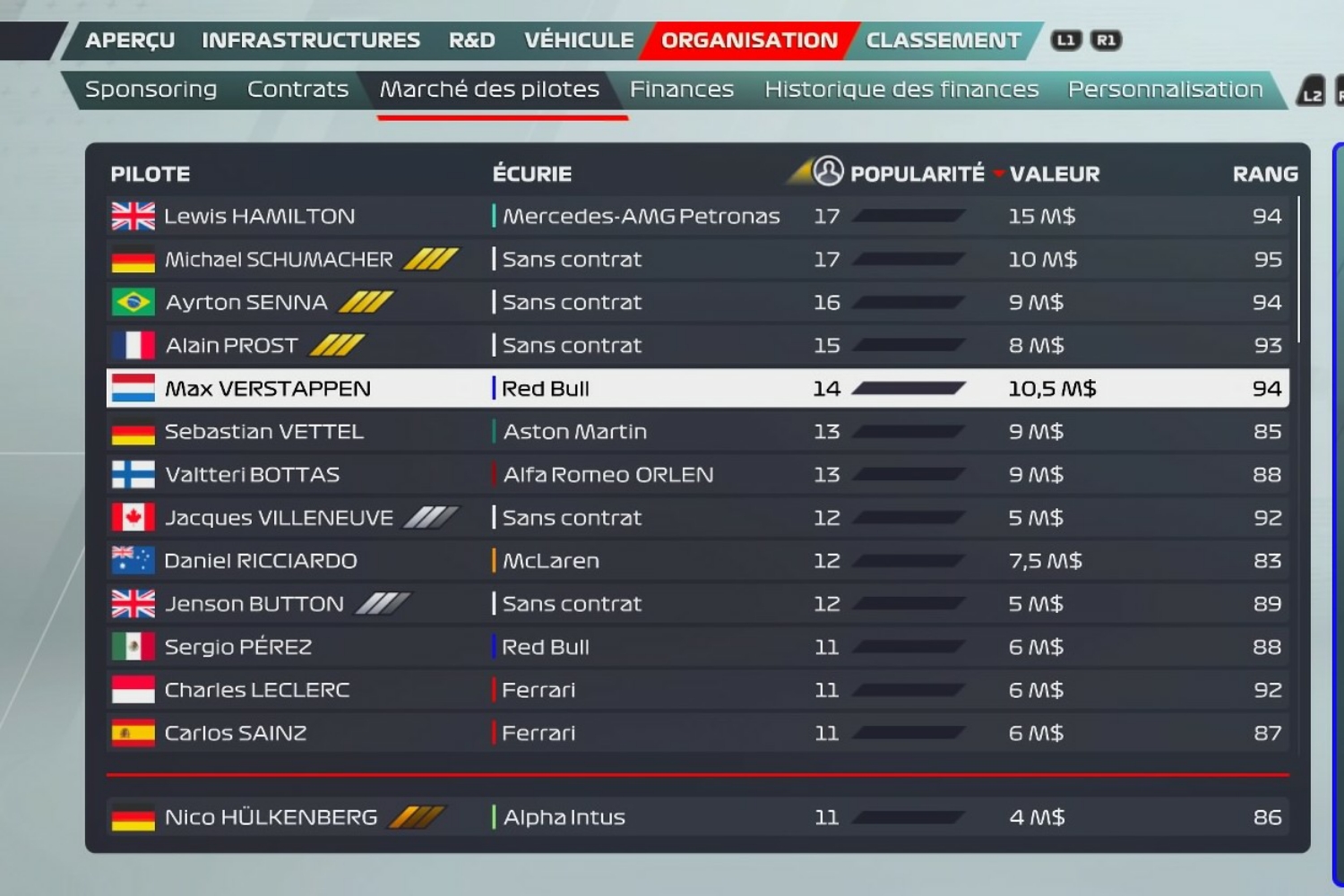The image size is (1344, 896).
Task: Open the Classement tab
Action: pos(943,40)
